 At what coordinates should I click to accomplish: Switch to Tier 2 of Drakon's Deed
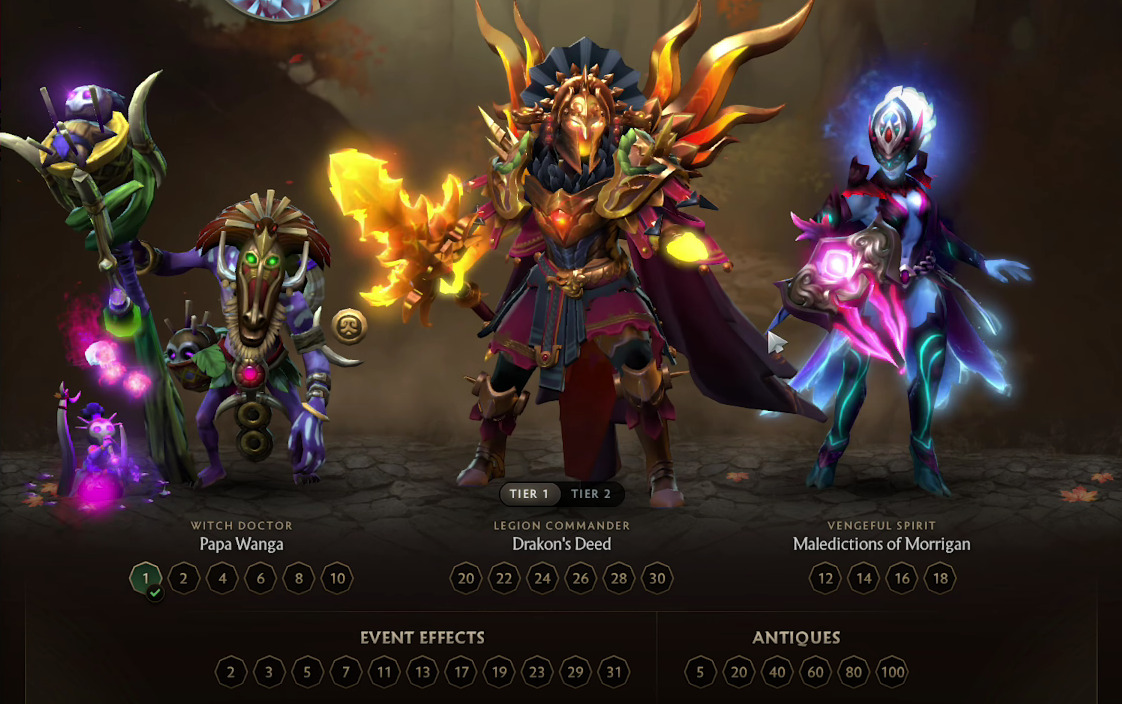point(590,494)
